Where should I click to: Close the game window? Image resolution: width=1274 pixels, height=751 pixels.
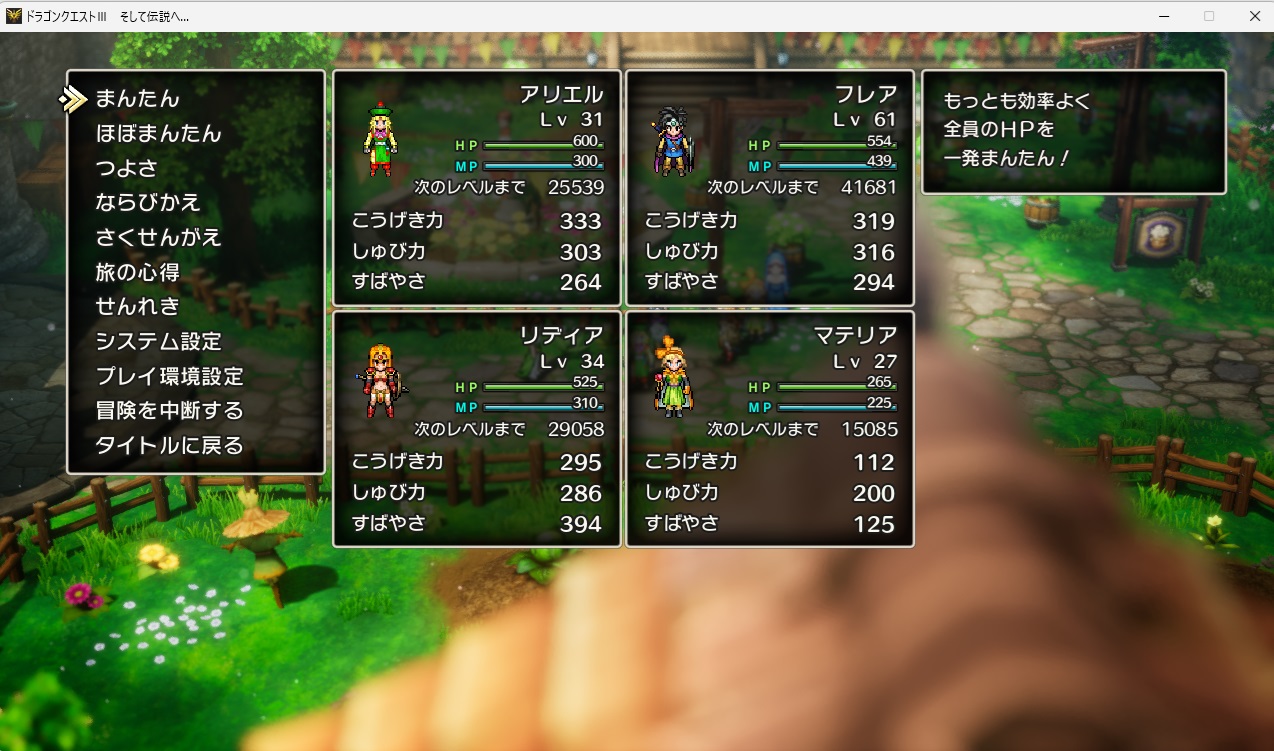tap(1254, 16)
